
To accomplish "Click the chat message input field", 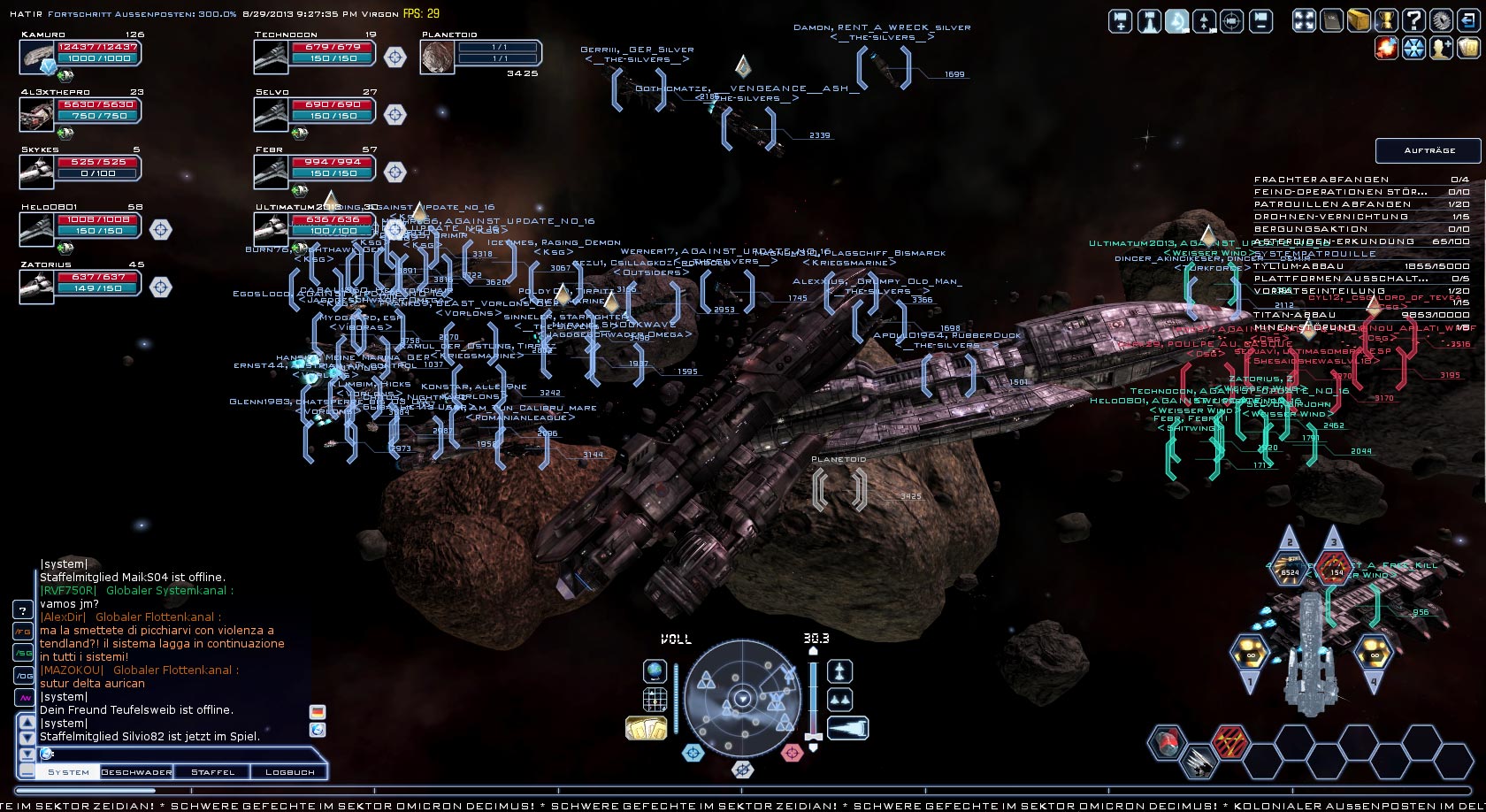I will [x=177, y=754].
